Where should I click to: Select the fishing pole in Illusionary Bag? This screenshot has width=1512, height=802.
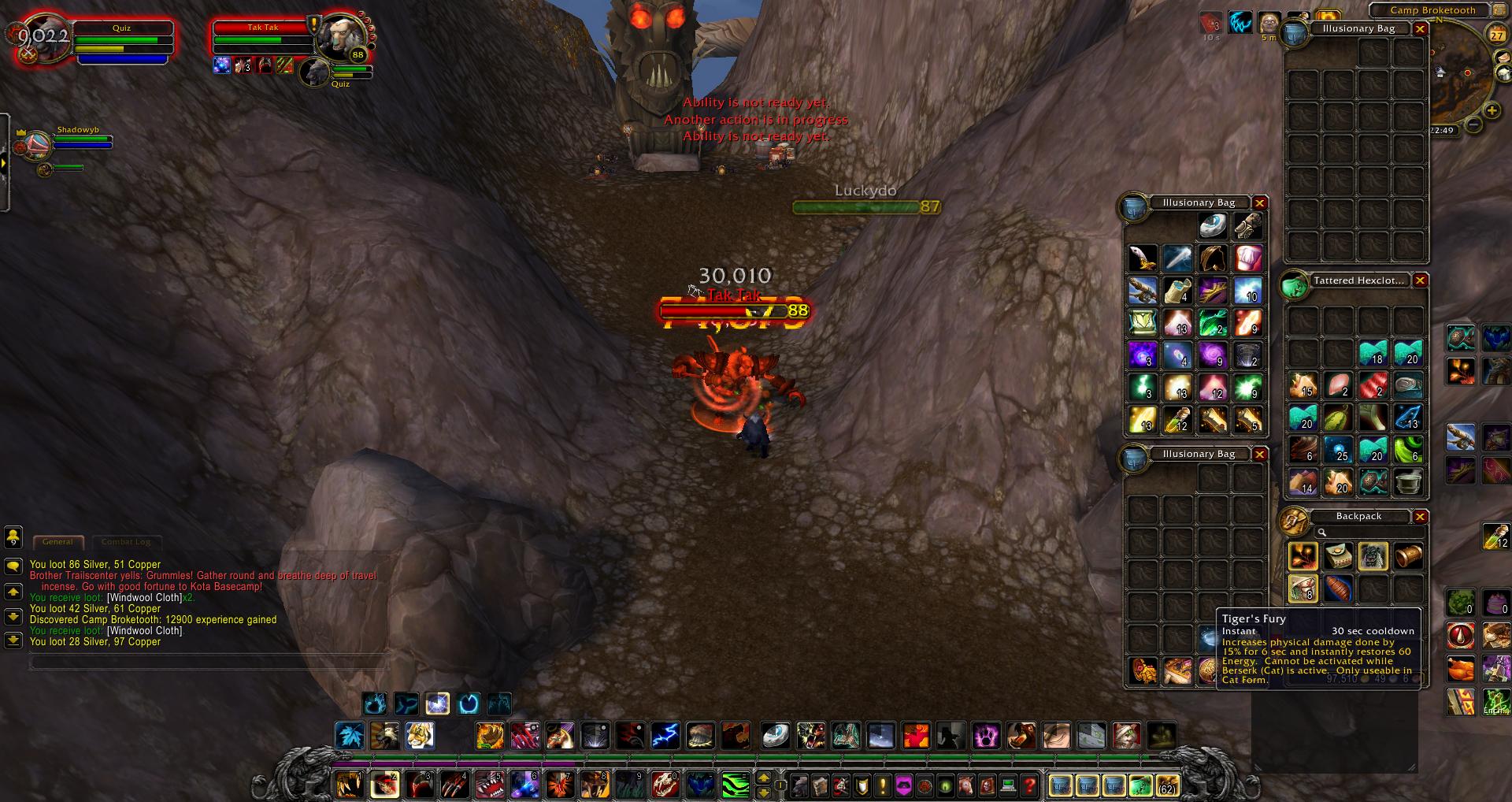pyautogui.click(x=1143, y=291)
